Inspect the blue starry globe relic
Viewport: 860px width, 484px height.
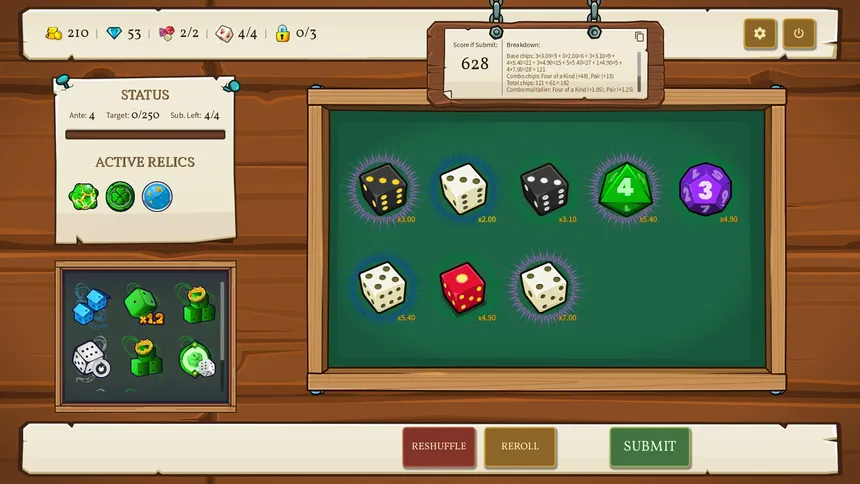coord(157,196)
